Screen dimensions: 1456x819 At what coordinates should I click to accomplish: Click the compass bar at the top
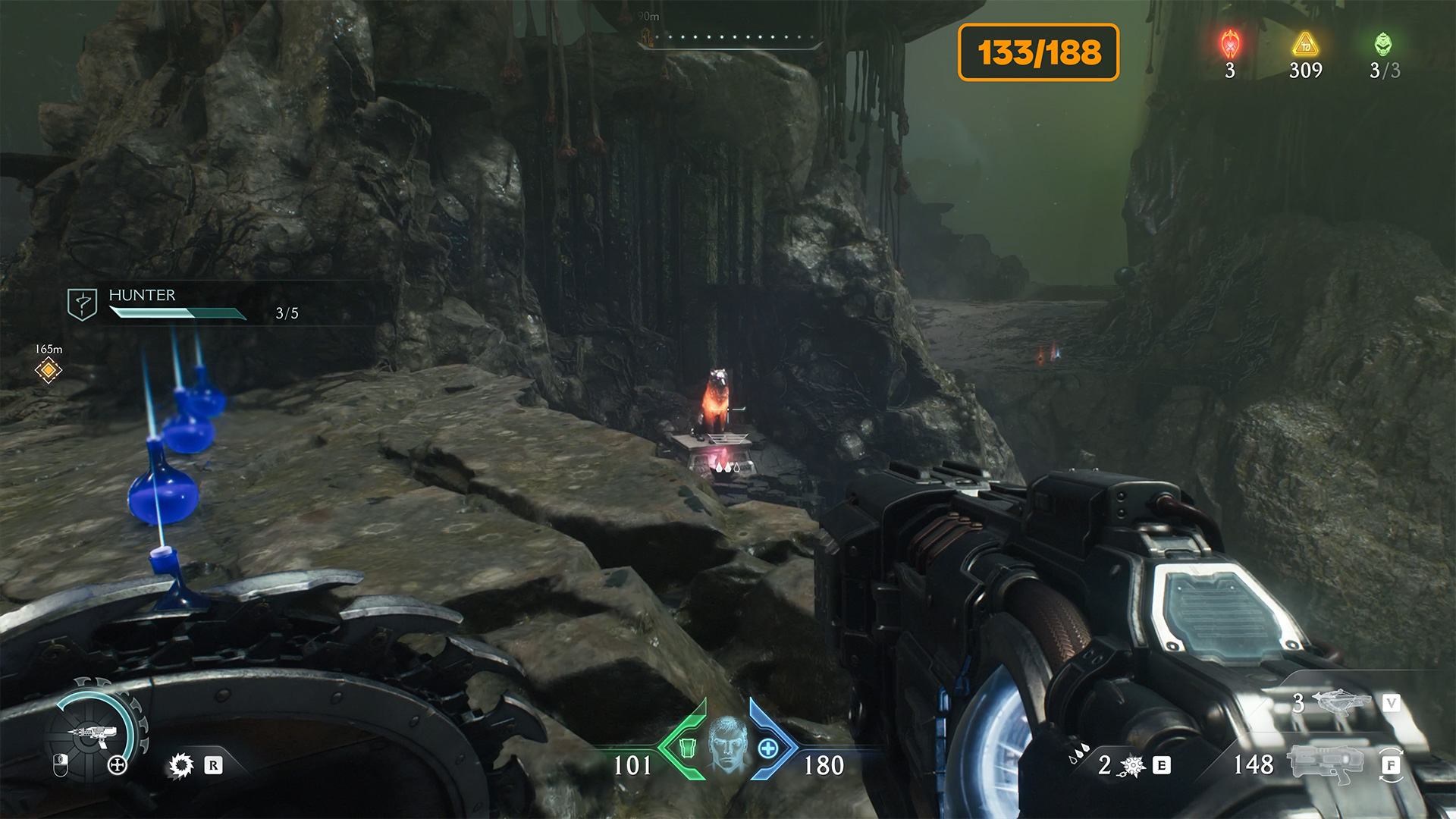(730, 38)
